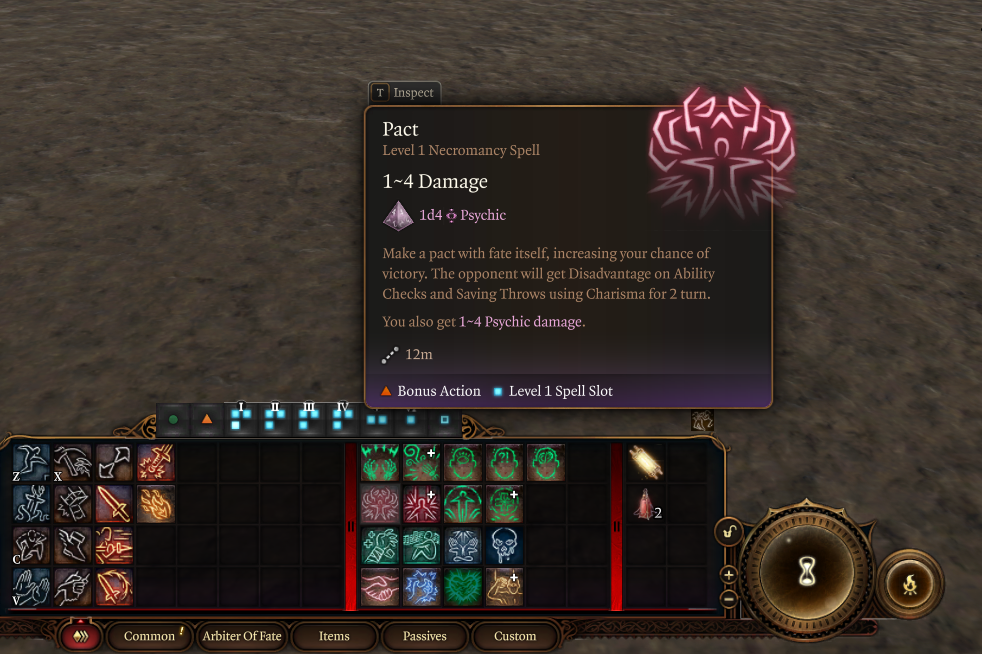Show the Items hotbar tab
The width and height of the screenshot is (982, 654).
pos(334,636)
